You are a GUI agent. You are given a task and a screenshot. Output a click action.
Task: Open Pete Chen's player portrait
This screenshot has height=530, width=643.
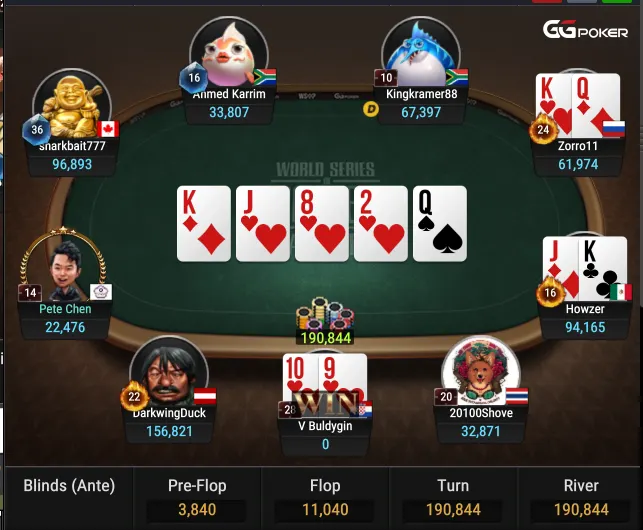click(x=63, y=266)
